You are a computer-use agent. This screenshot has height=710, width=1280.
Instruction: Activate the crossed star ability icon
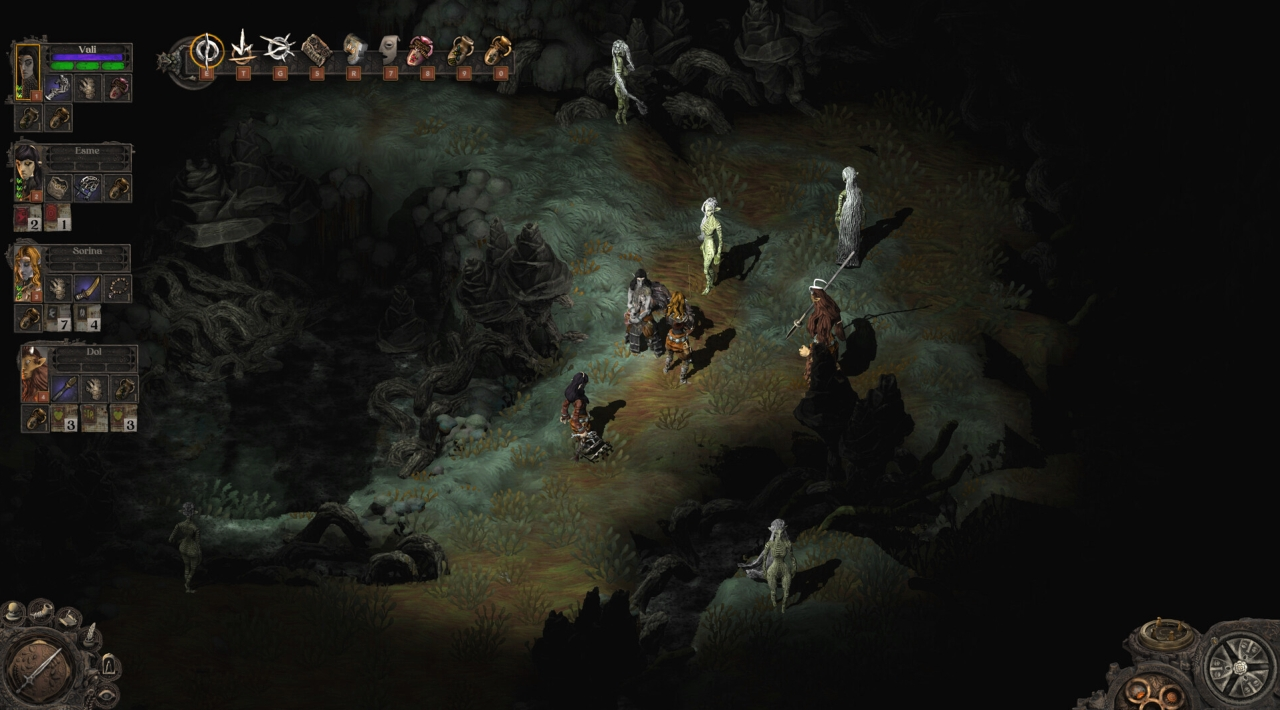[x=278, y=48]
